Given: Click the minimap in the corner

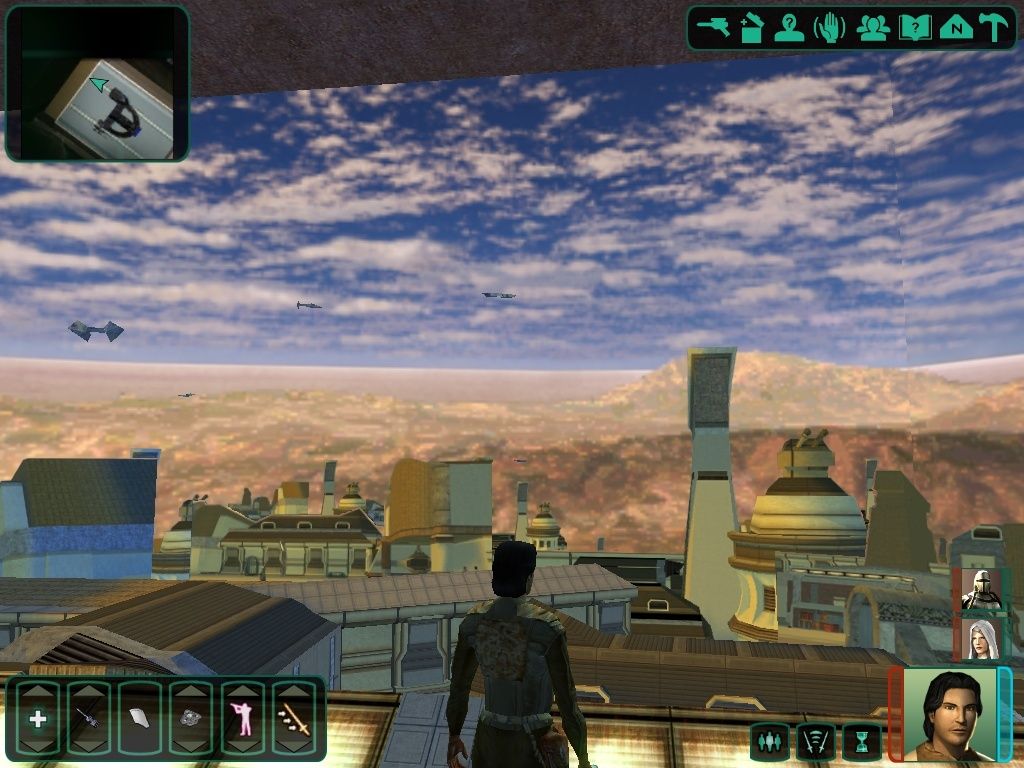Looking at the screenshot, I should click(97, 83).
